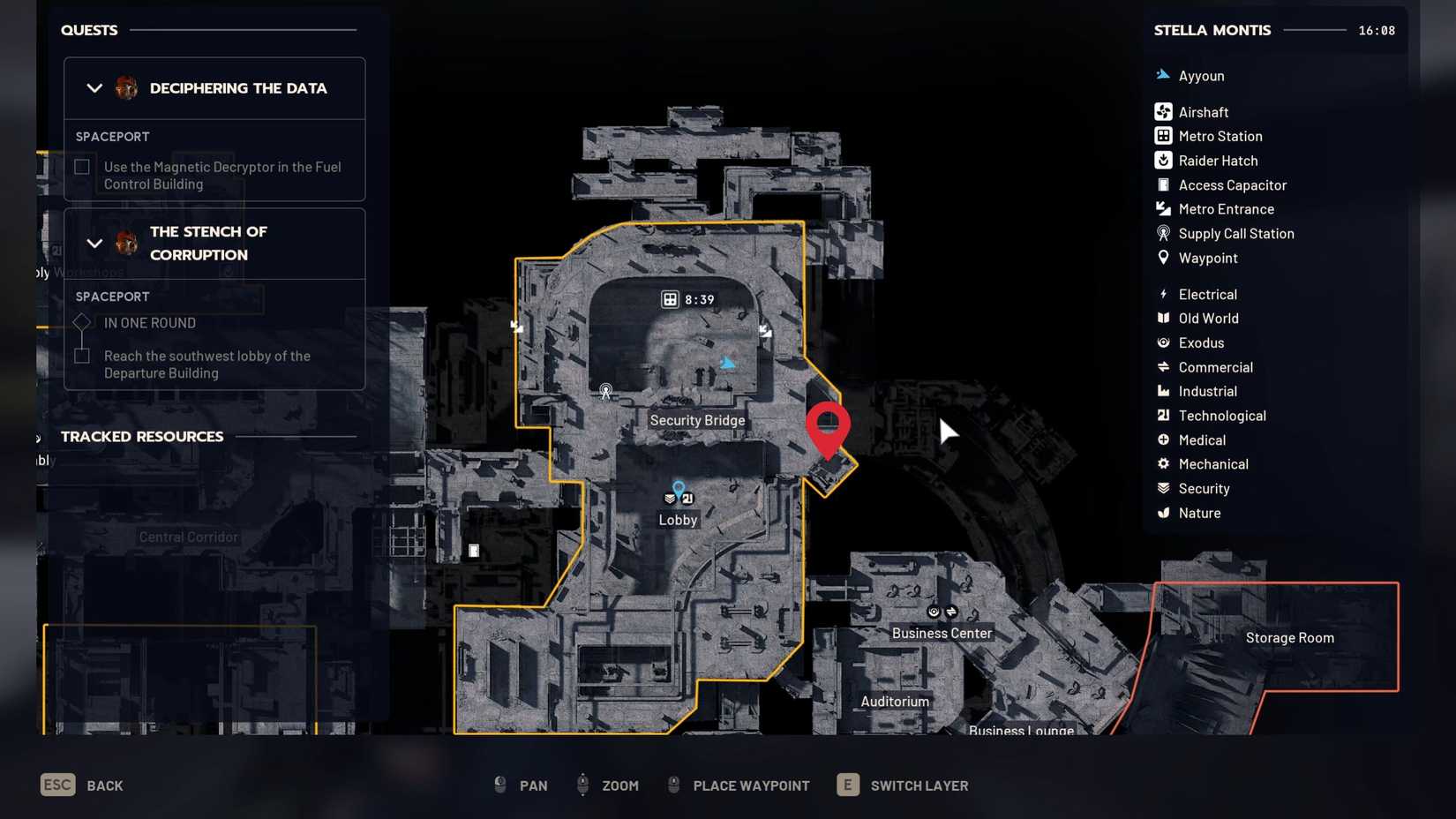Screen dimensions: 1456x819
Task: Toggle the Nature resource filter
Action: (x=1163, y=513)
